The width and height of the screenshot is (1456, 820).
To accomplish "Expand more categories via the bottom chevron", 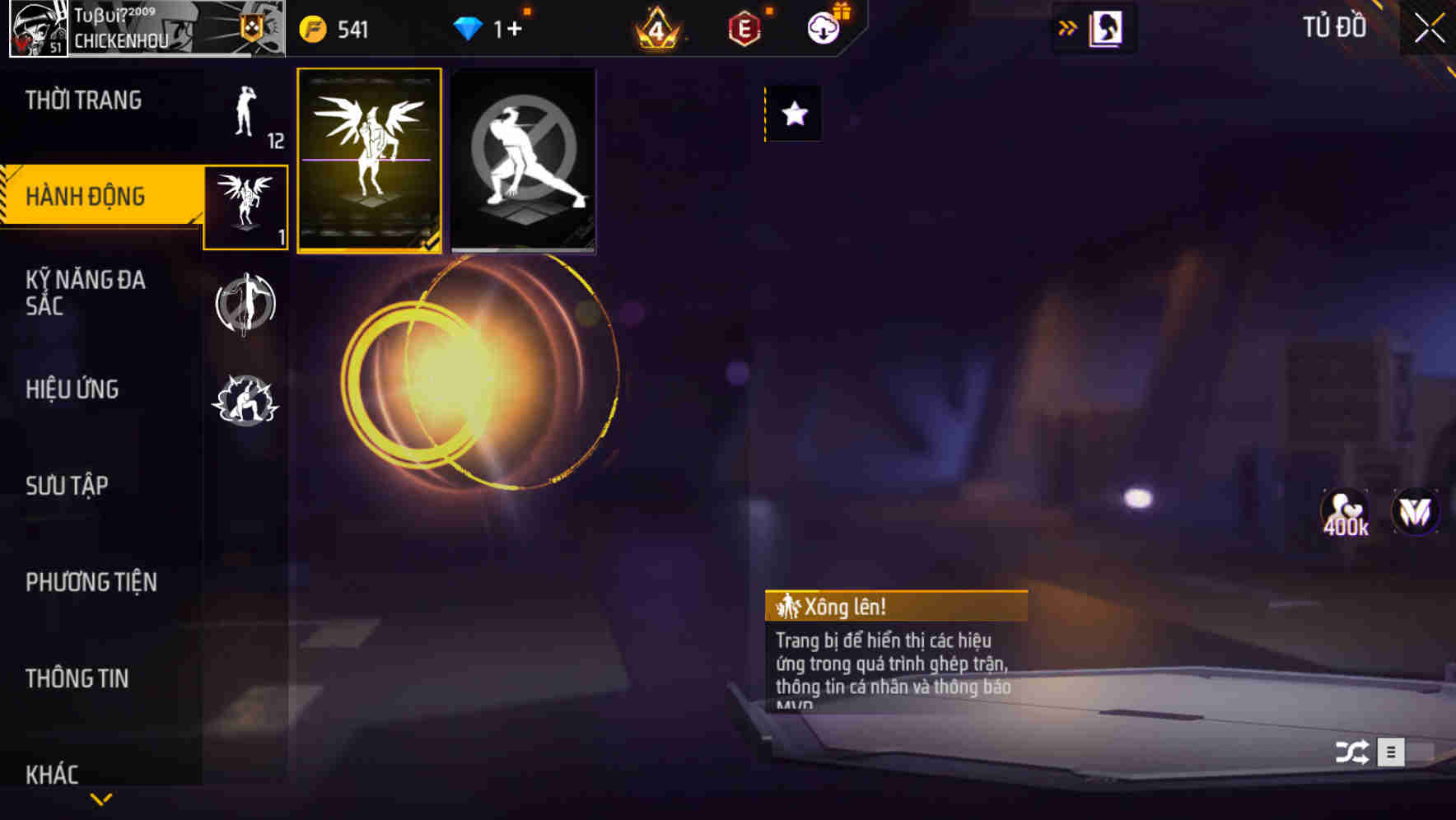I will coord(101,797).
